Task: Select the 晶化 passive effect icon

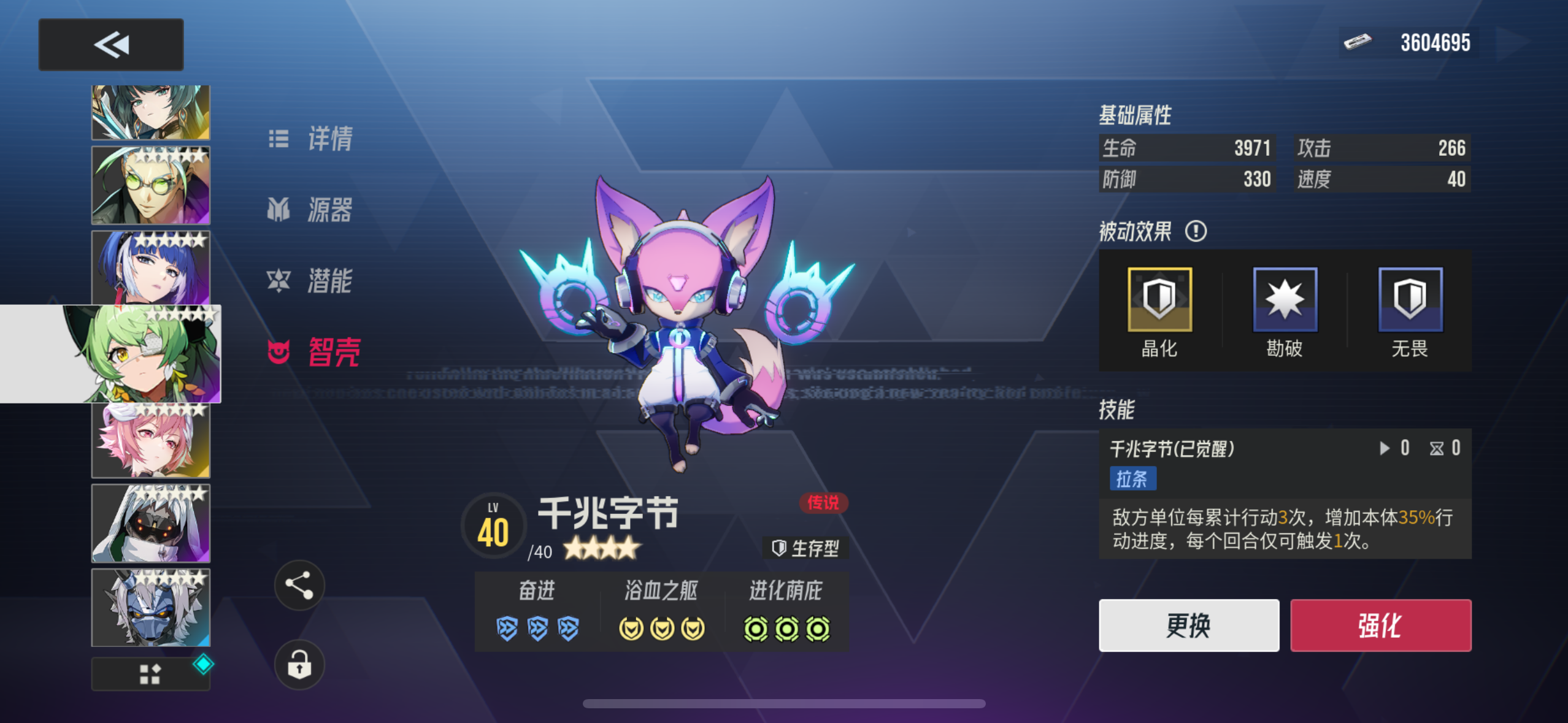Action: point(1159,300)
